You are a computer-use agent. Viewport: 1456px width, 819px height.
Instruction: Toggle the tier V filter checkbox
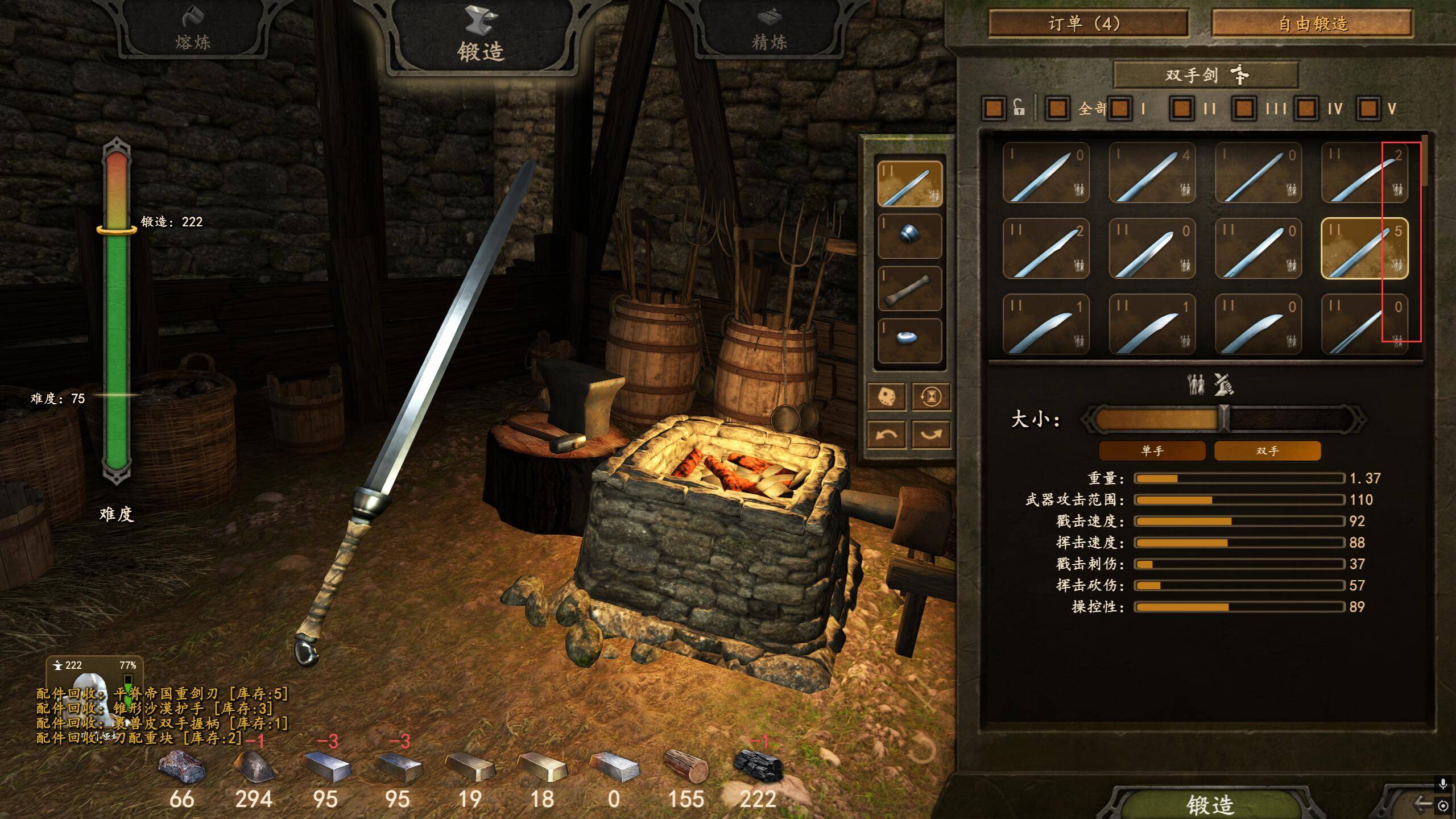tap(1368, 108)
